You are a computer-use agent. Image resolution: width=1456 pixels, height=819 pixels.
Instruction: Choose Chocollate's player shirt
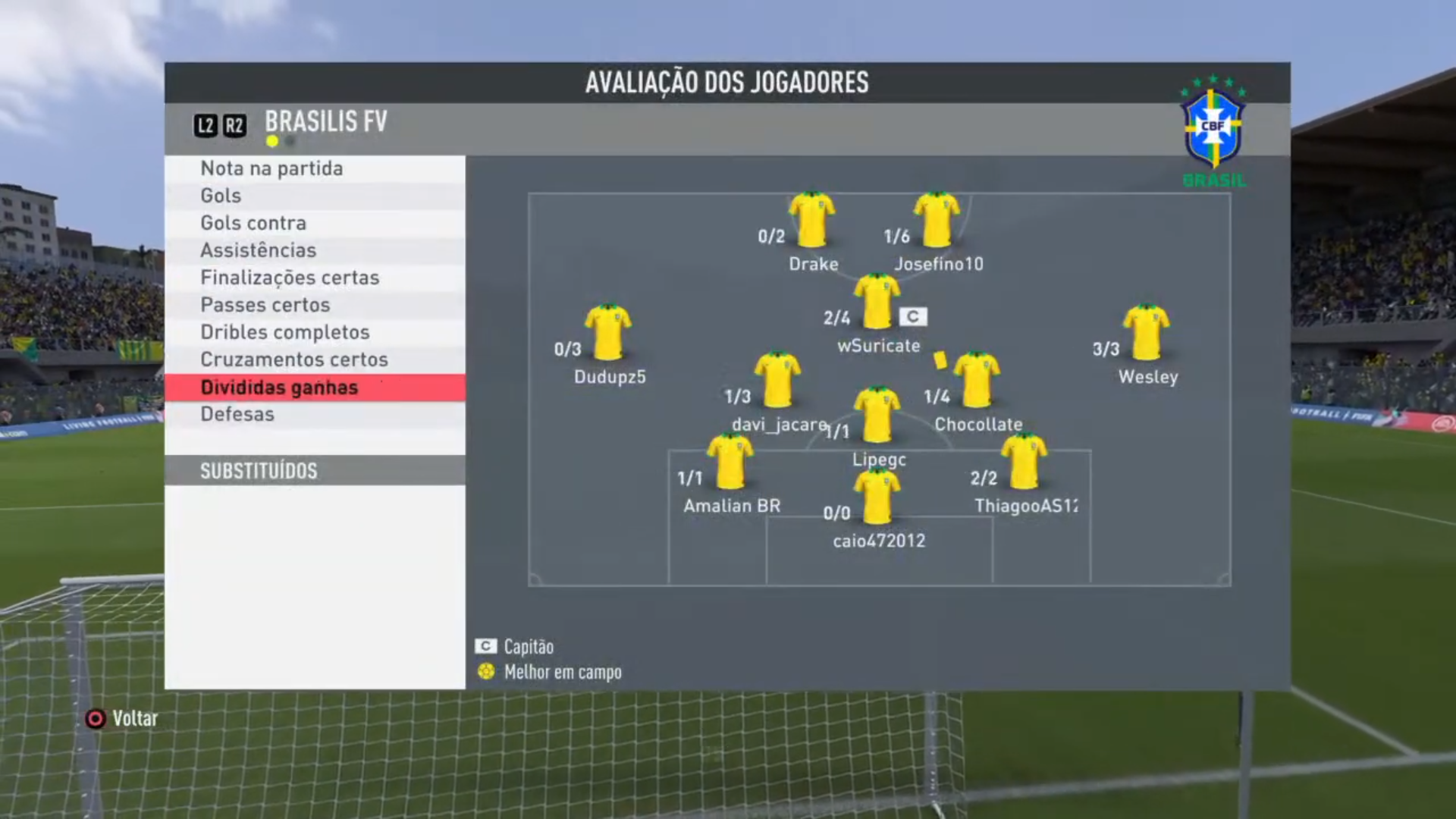pyautogui.click(x=977, y=380)
